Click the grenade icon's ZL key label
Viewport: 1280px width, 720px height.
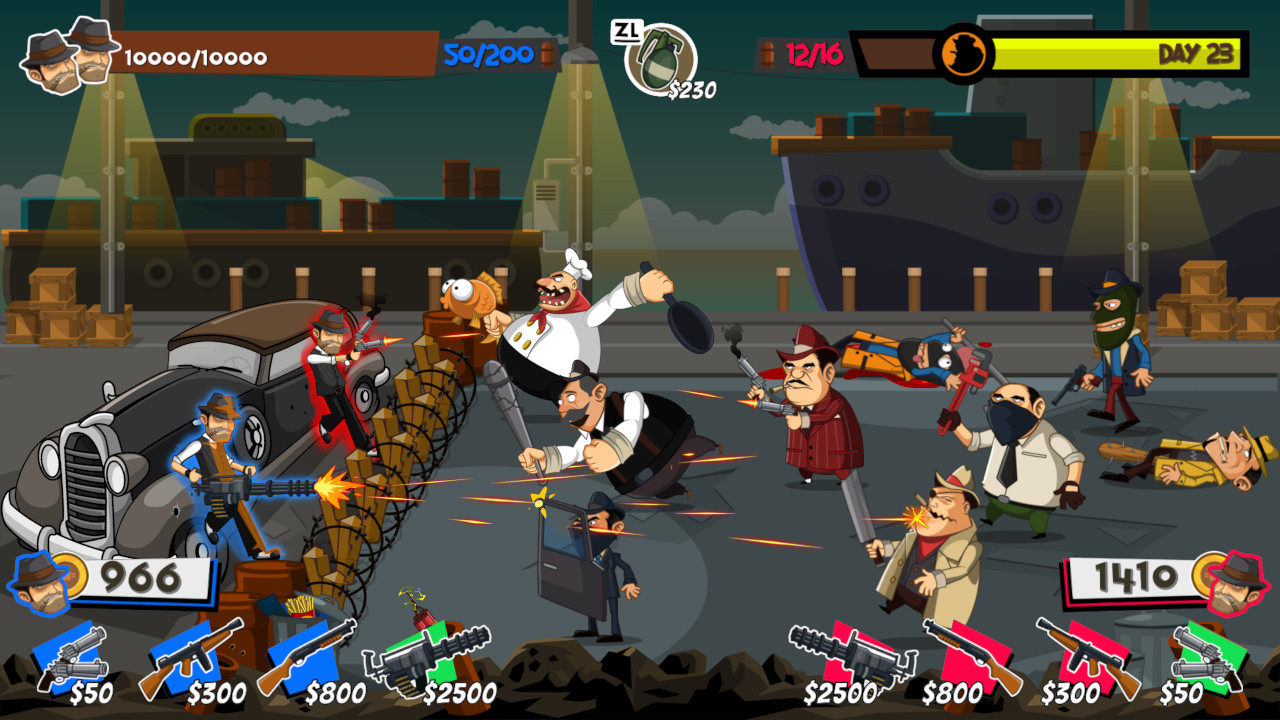(625, 31)
